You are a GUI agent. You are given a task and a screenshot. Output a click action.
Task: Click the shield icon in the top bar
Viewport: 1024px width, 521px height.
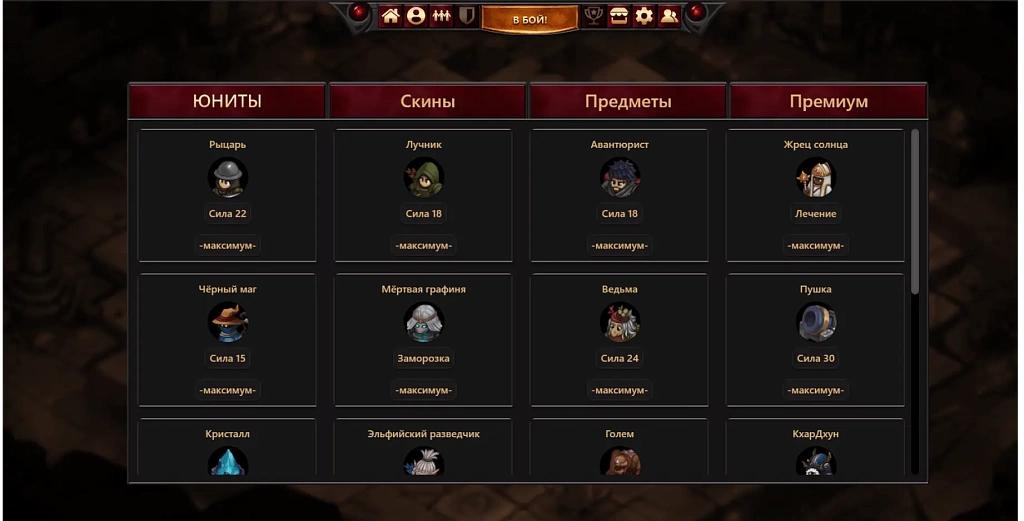coord(466,16)
